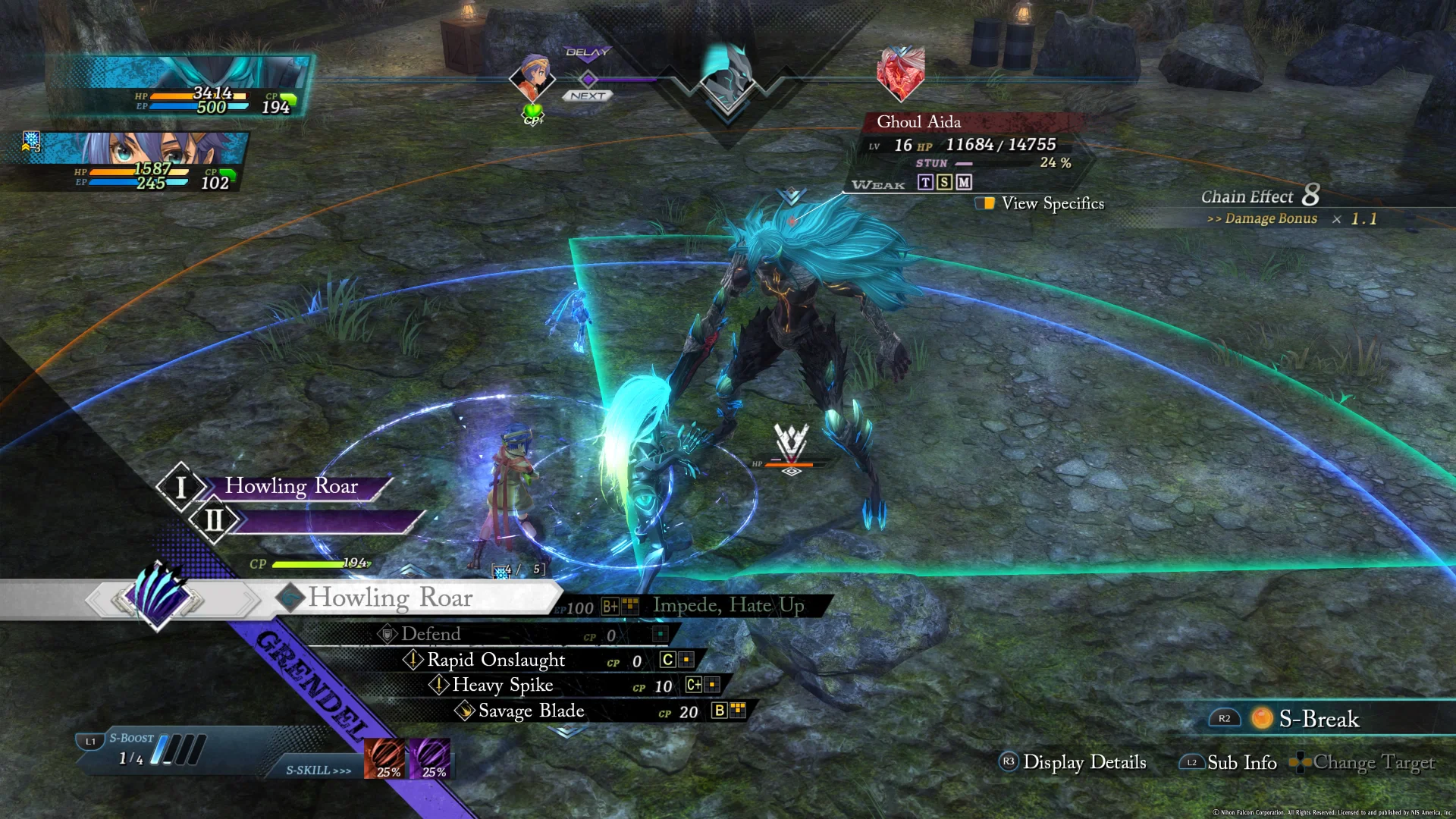Image resolution: width=1456 pixels, height=819 pixels.
Task: Select Rapid Onslaught from the craft list
Action: point(496,660)
